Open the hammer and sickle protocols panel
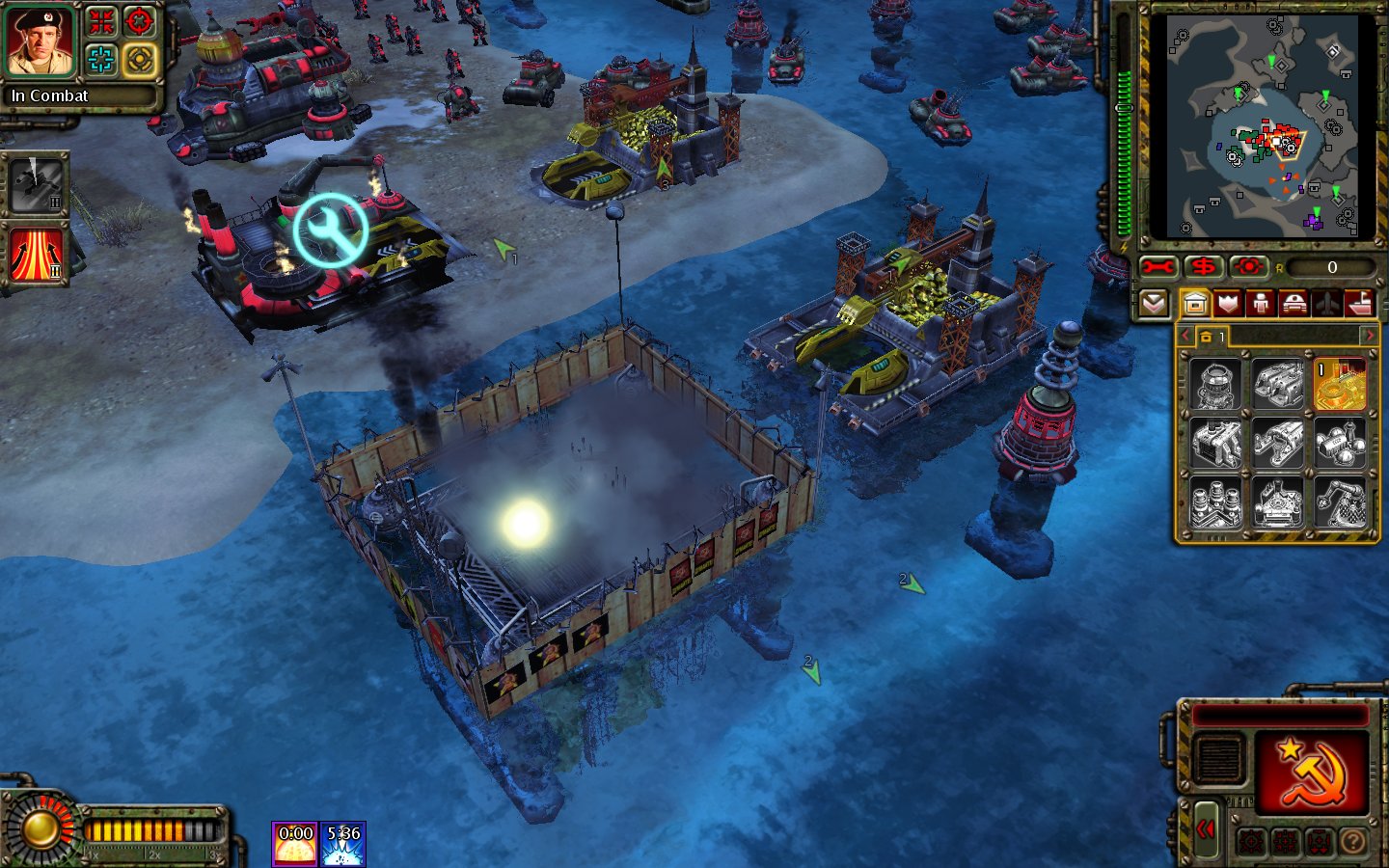Viewport: 1389px width, 868px height. pos(1310,772)
